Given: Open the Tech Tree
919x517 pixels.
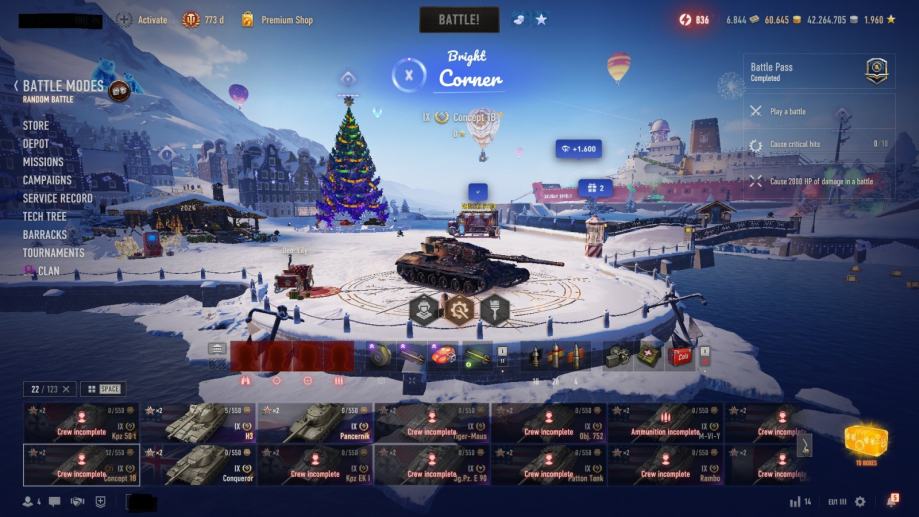Looking at the screenshot, I should click(x=45, y=216).
